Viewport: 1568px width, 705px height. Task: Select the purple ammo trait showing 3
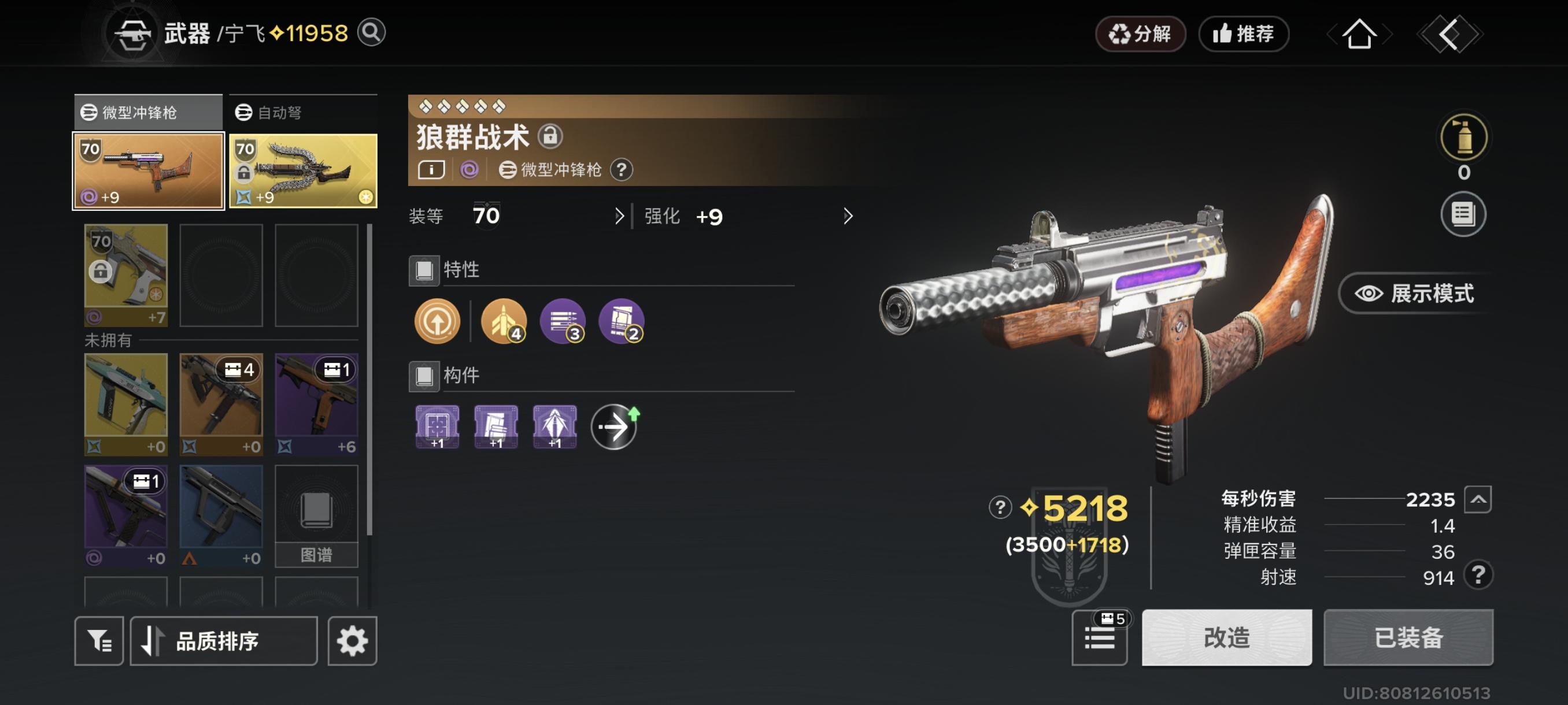[563, 321]
